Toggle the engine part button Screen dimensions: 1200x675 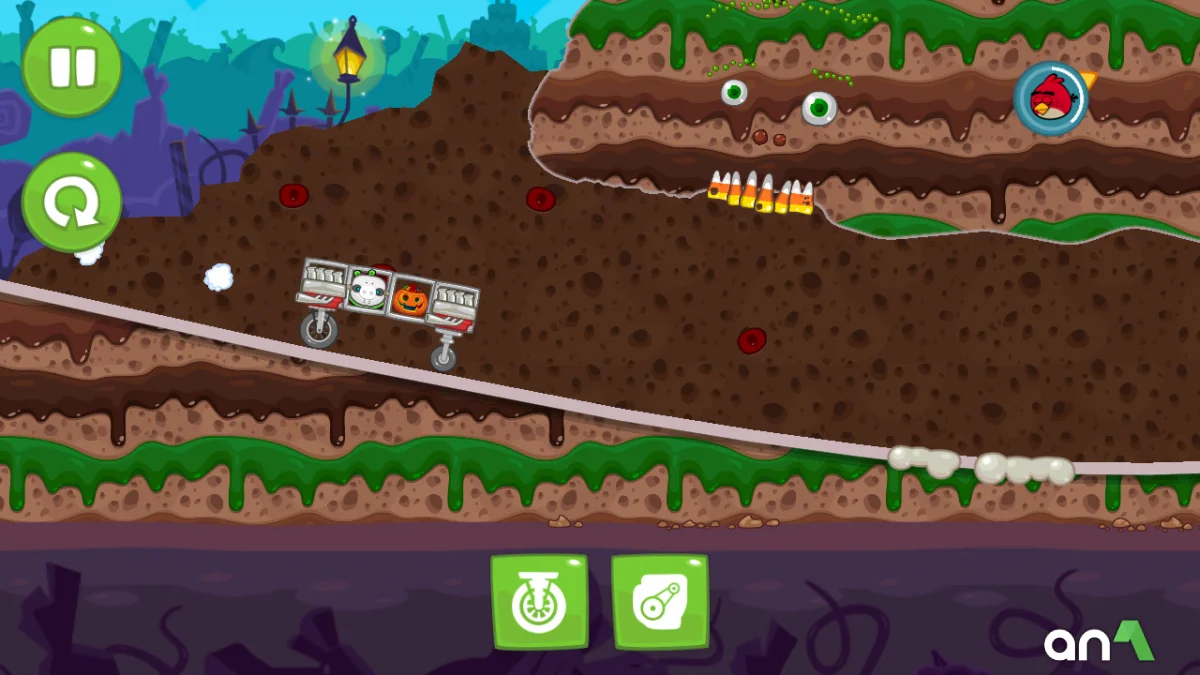click(x=660, y=602)
